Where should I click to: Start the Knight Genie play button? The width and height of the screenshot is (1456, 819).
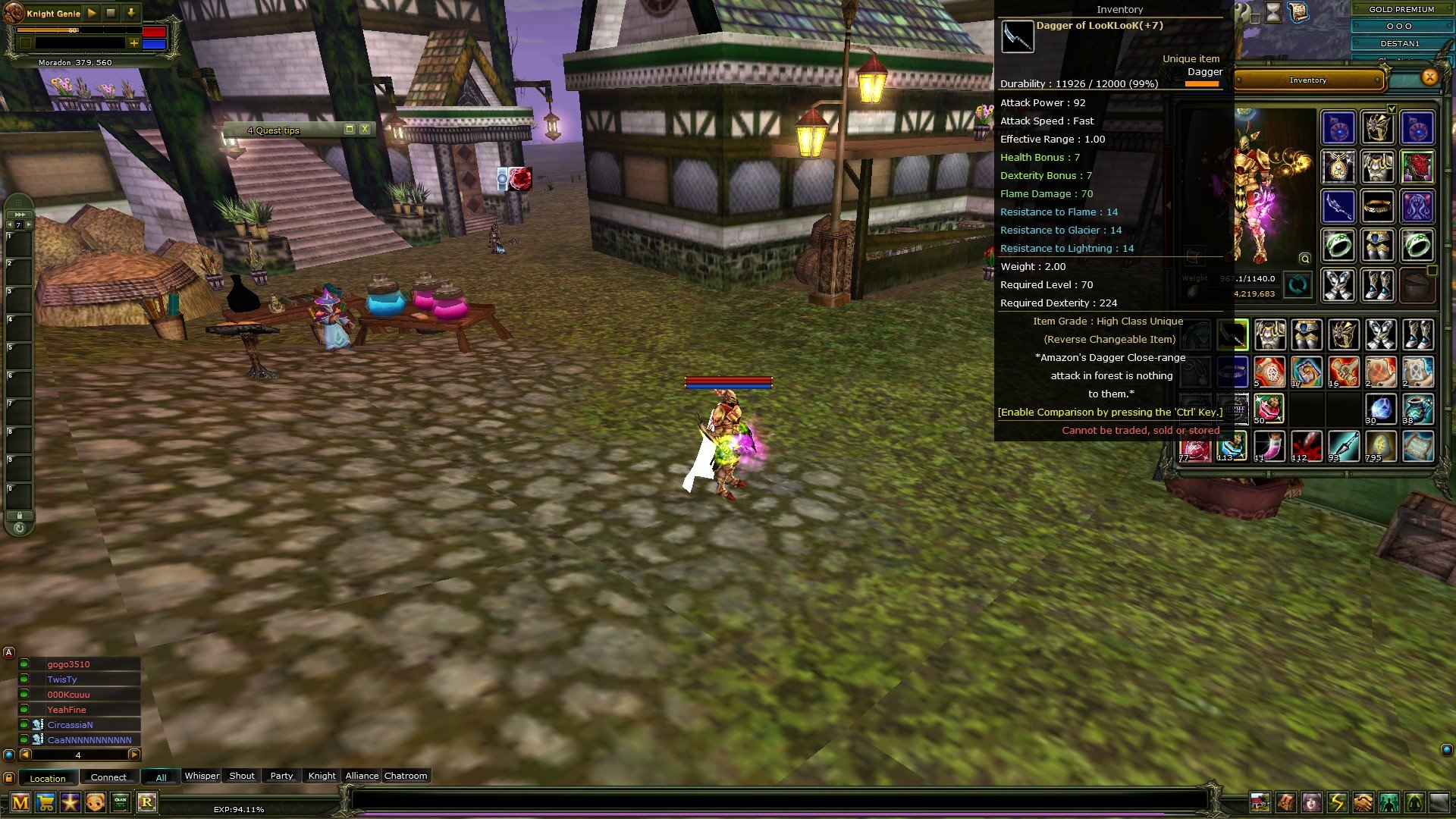[92, 13]
